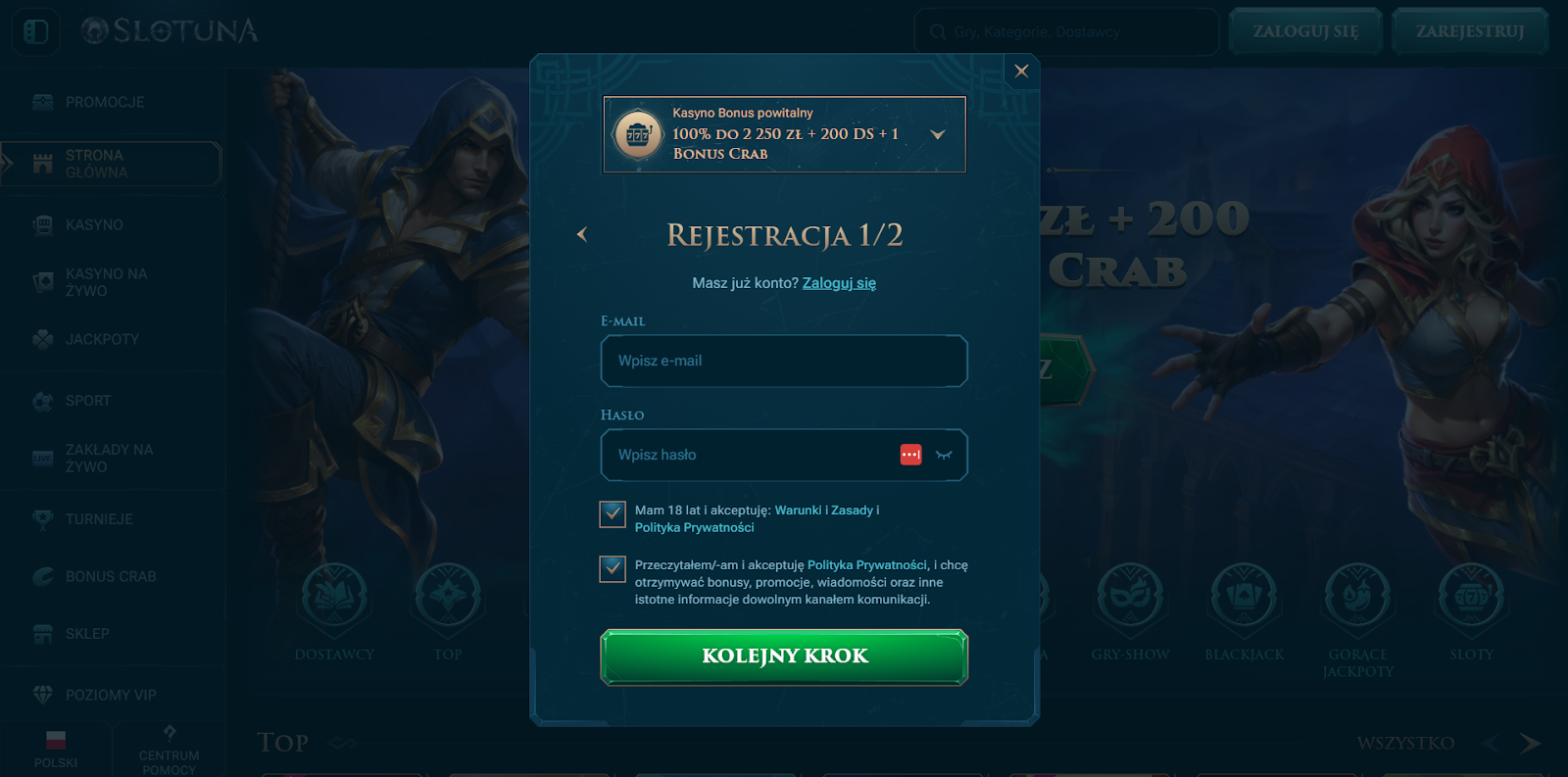The image size is (1568, 777).
Task: Open the Sklep shop icon
Action: pos(42,633)
